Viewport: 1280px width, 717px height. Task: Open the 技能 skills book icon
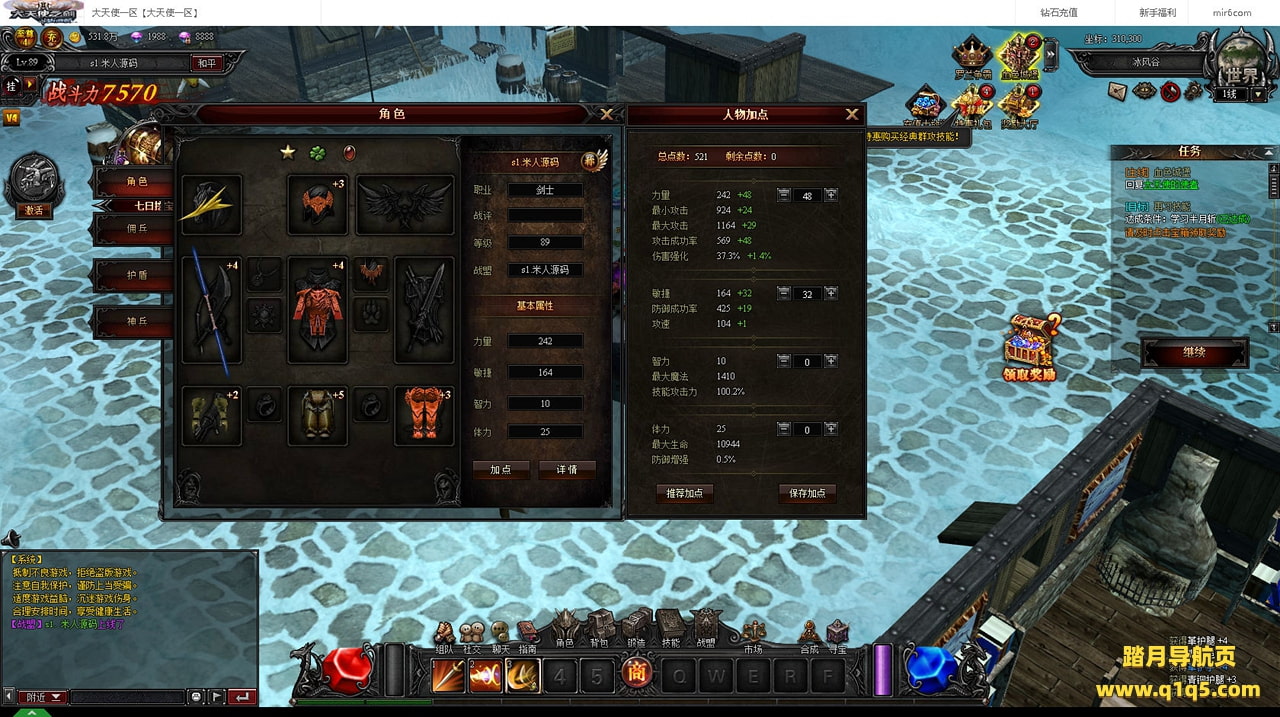[x=670, y=626]
